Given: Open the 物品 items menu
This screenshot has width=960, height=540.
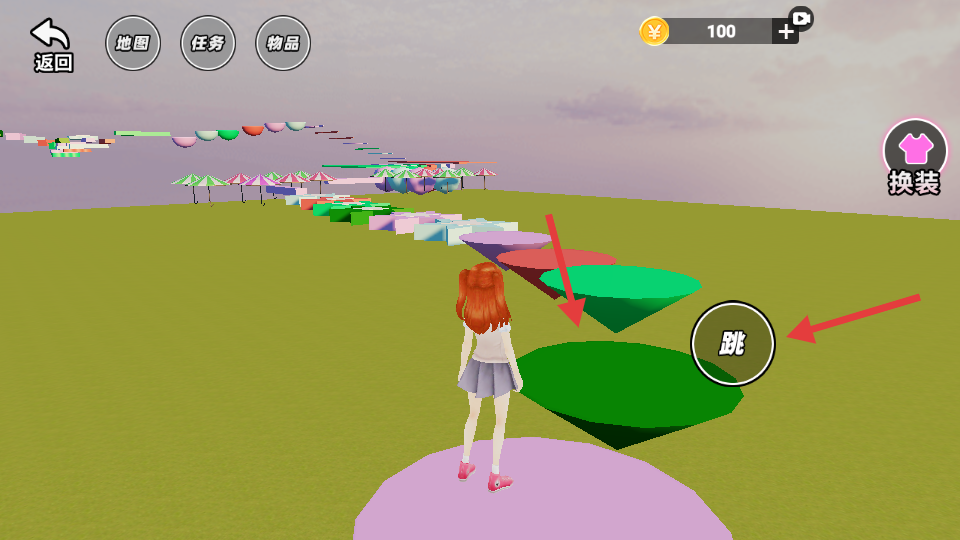Looking at the screenshot, I should 283,43.
